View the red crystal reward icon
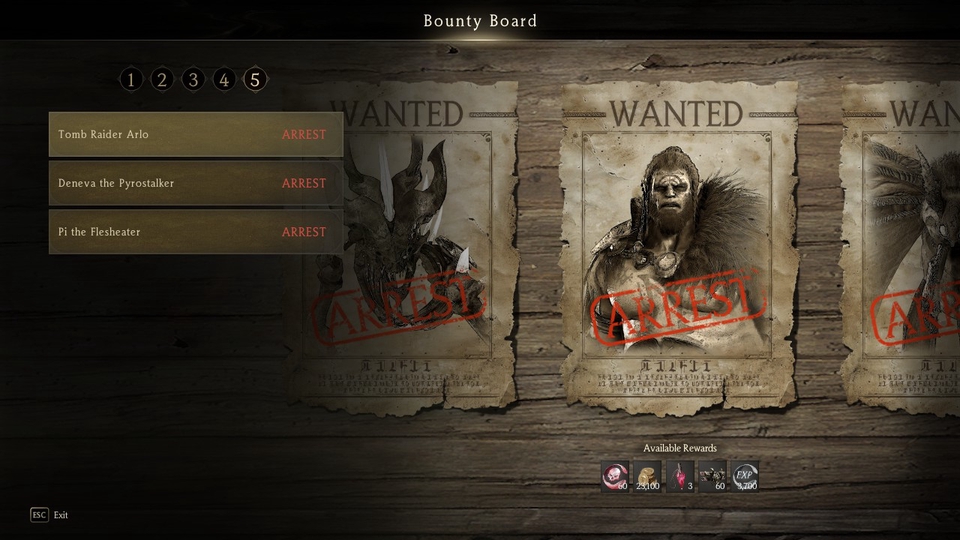Screen dimensions: 960x540 coord(680,476)
